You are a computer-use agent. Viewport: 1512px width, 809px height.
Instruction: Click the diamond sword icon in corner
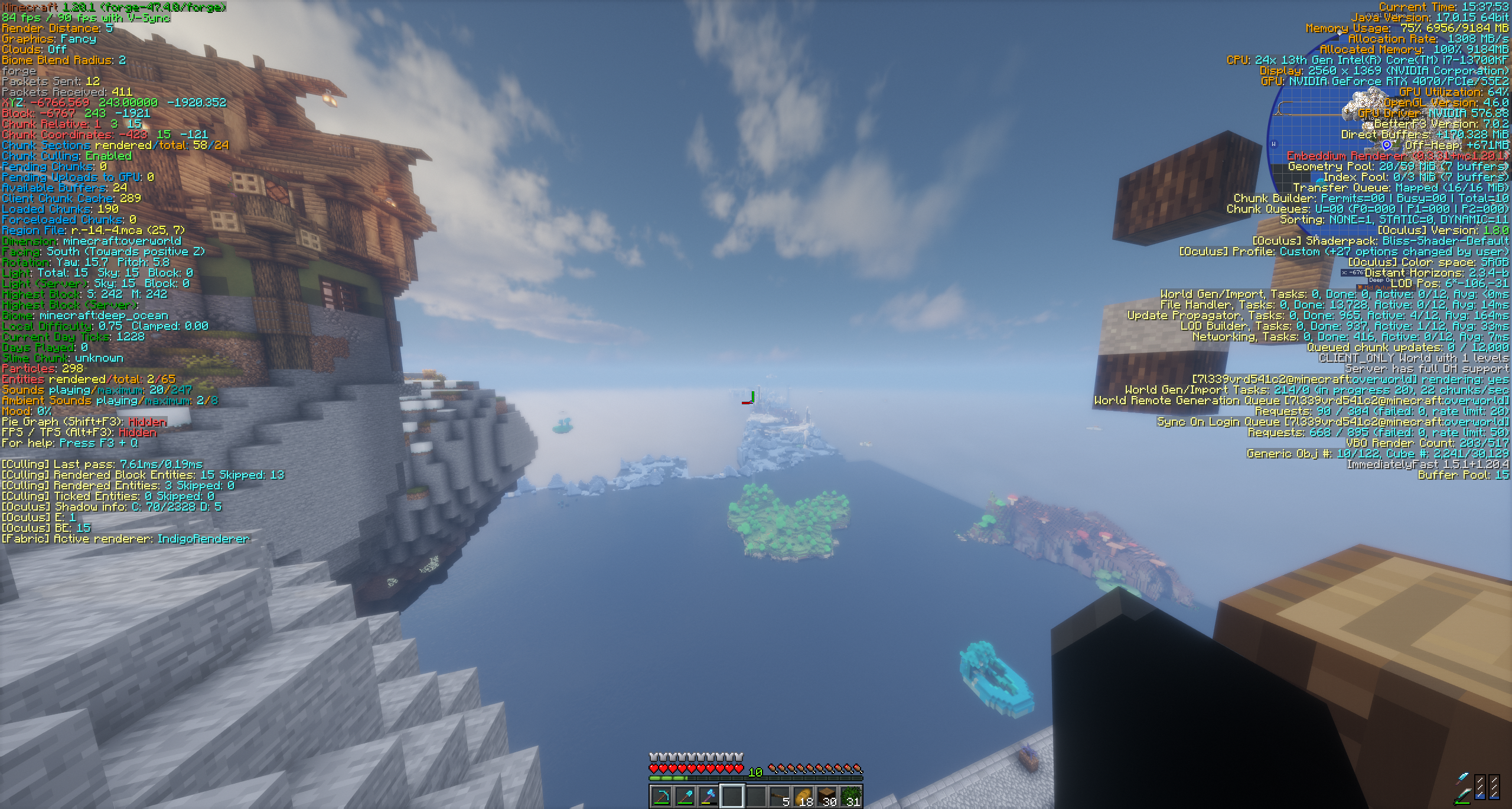[1463, 788]
